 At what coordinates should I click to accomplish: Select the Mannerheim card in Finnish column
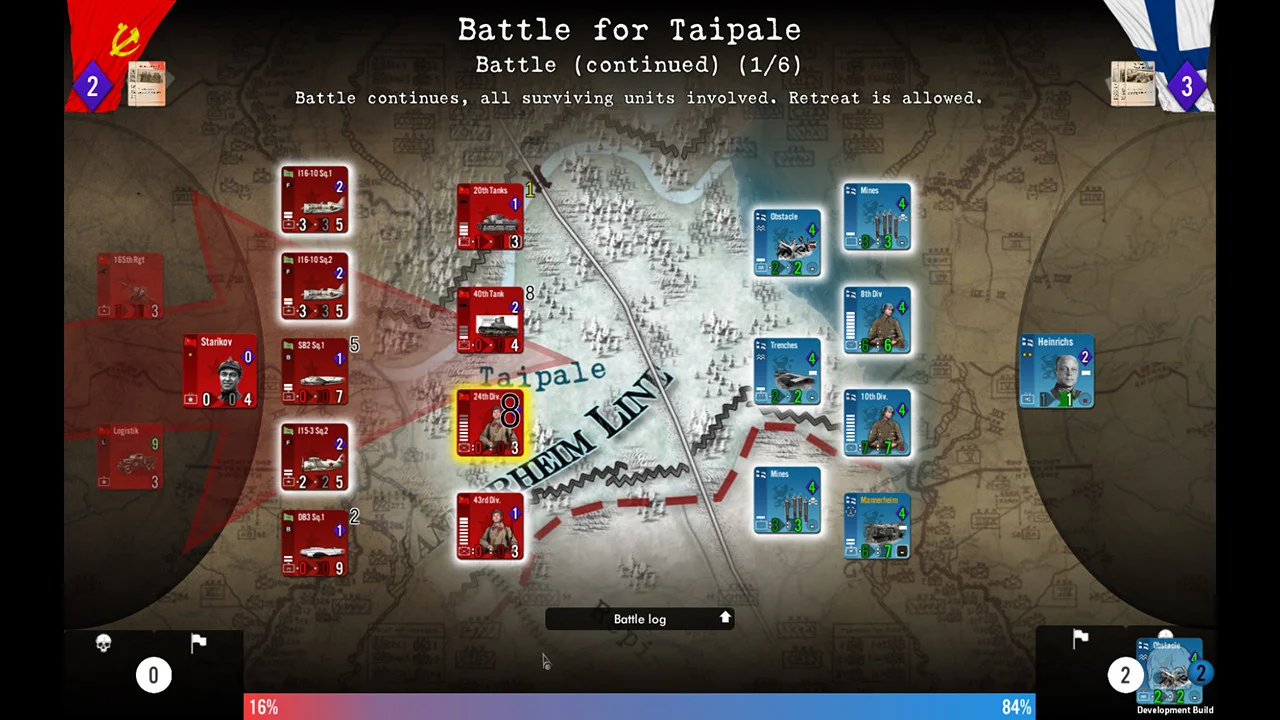point(877,524)
